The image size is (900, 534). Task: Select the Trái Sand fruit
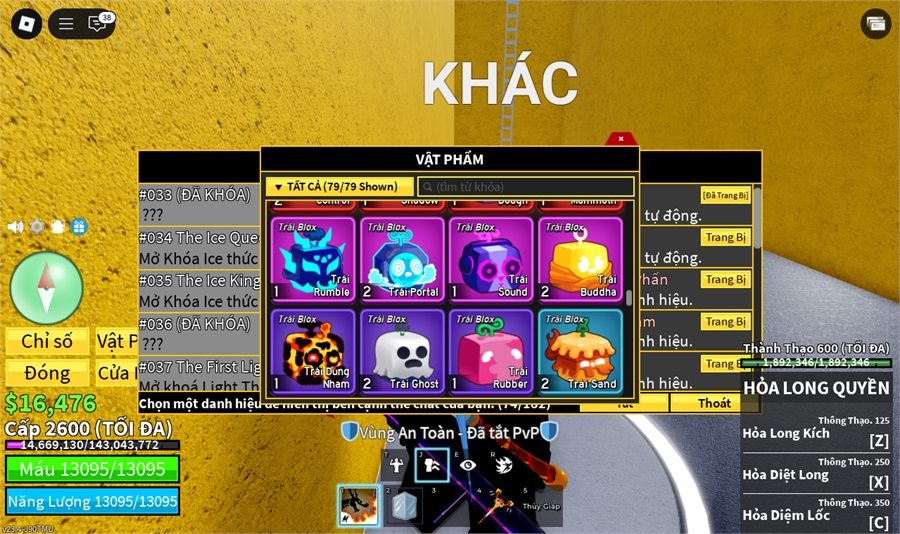coord(580,350)
